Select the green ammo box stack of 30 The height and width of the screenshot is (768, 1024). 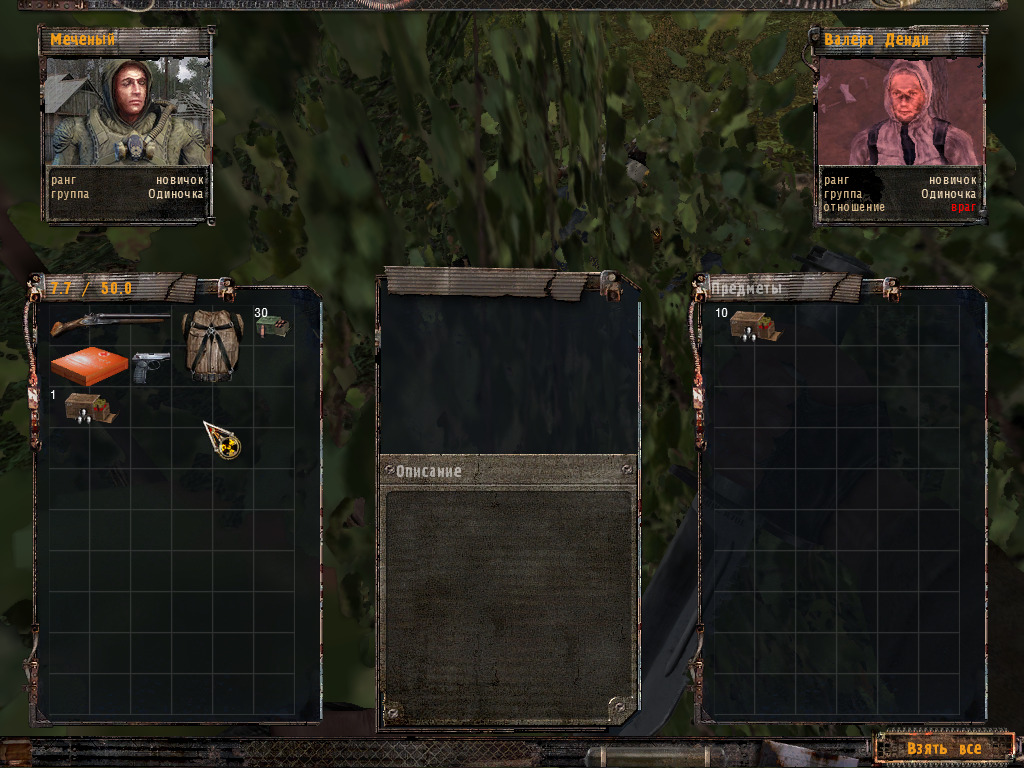click(x=271, y=326)
